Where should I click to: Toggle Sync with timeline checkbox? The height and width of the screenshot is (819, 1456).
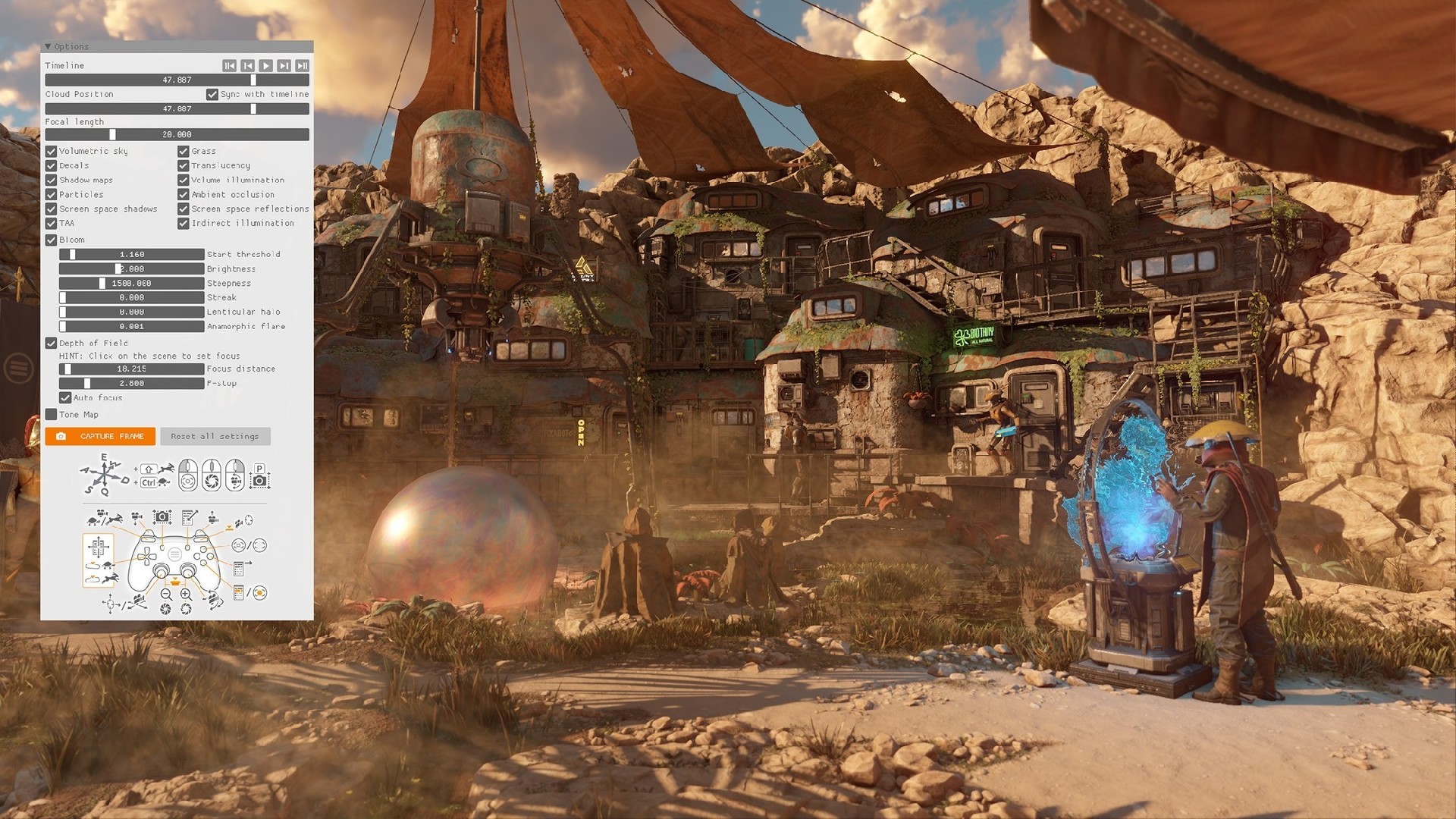pyautogui.click(x=212, y=94)
